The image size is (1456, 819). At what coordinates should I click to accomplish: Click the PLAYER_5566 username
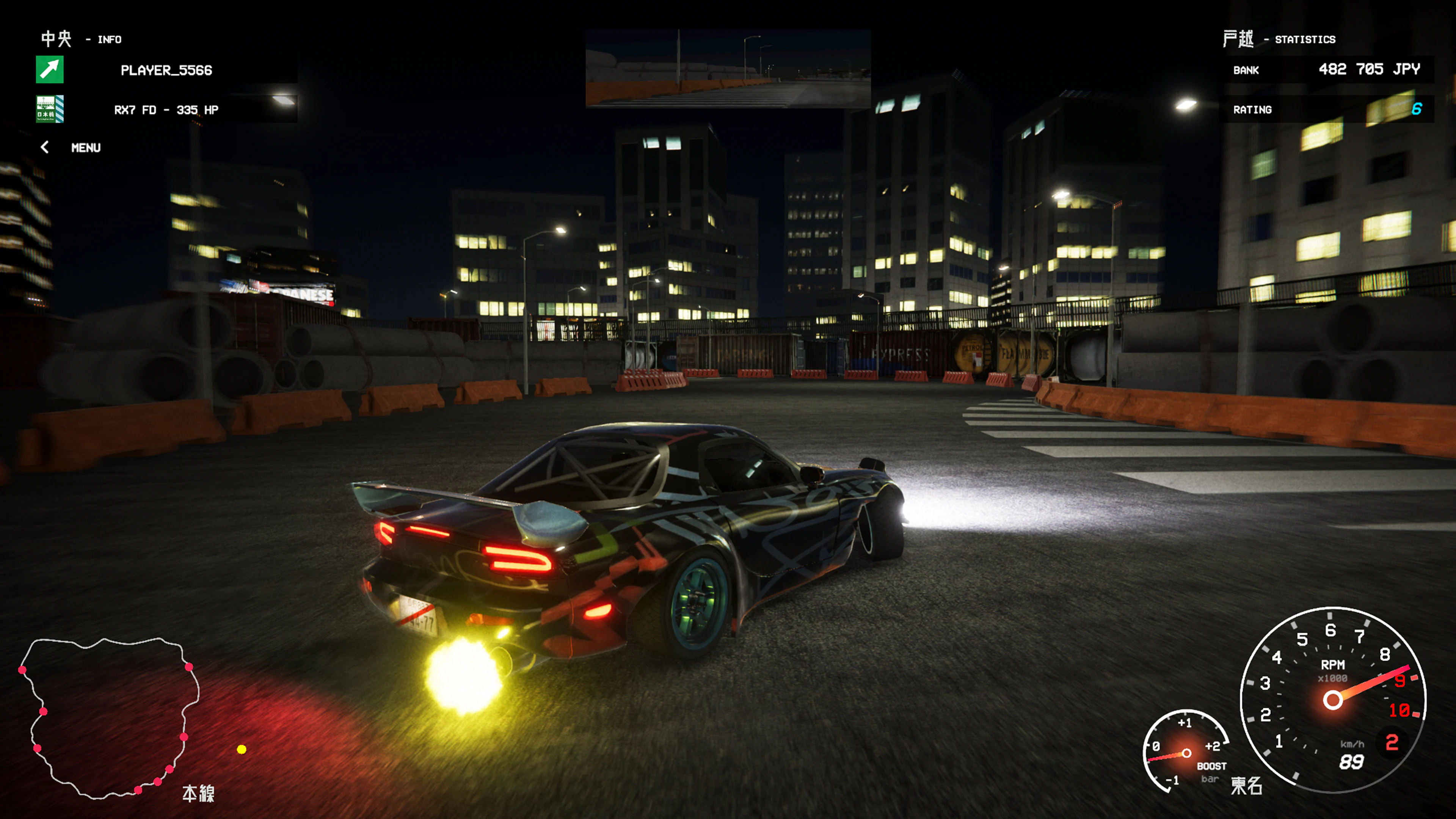coord(167,70)
